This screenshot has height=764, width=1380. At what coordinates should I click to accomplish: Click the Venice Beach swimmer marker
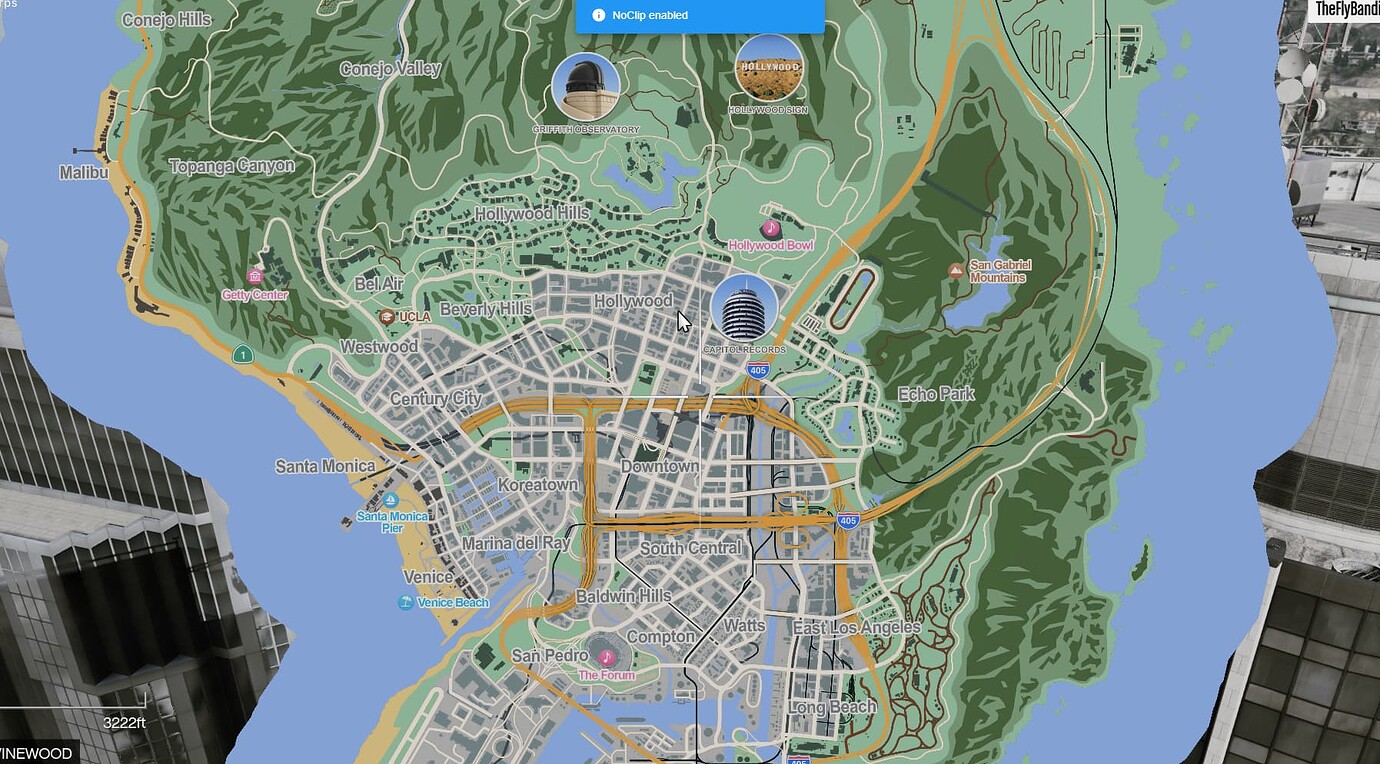pyautogui.click(x=404, y=602)
